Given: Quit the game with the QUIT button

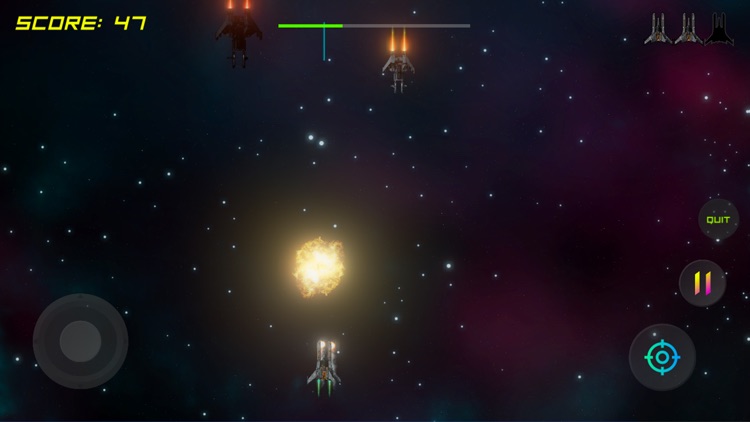Looking at the screenshot, I should click(x=718, y=219).
